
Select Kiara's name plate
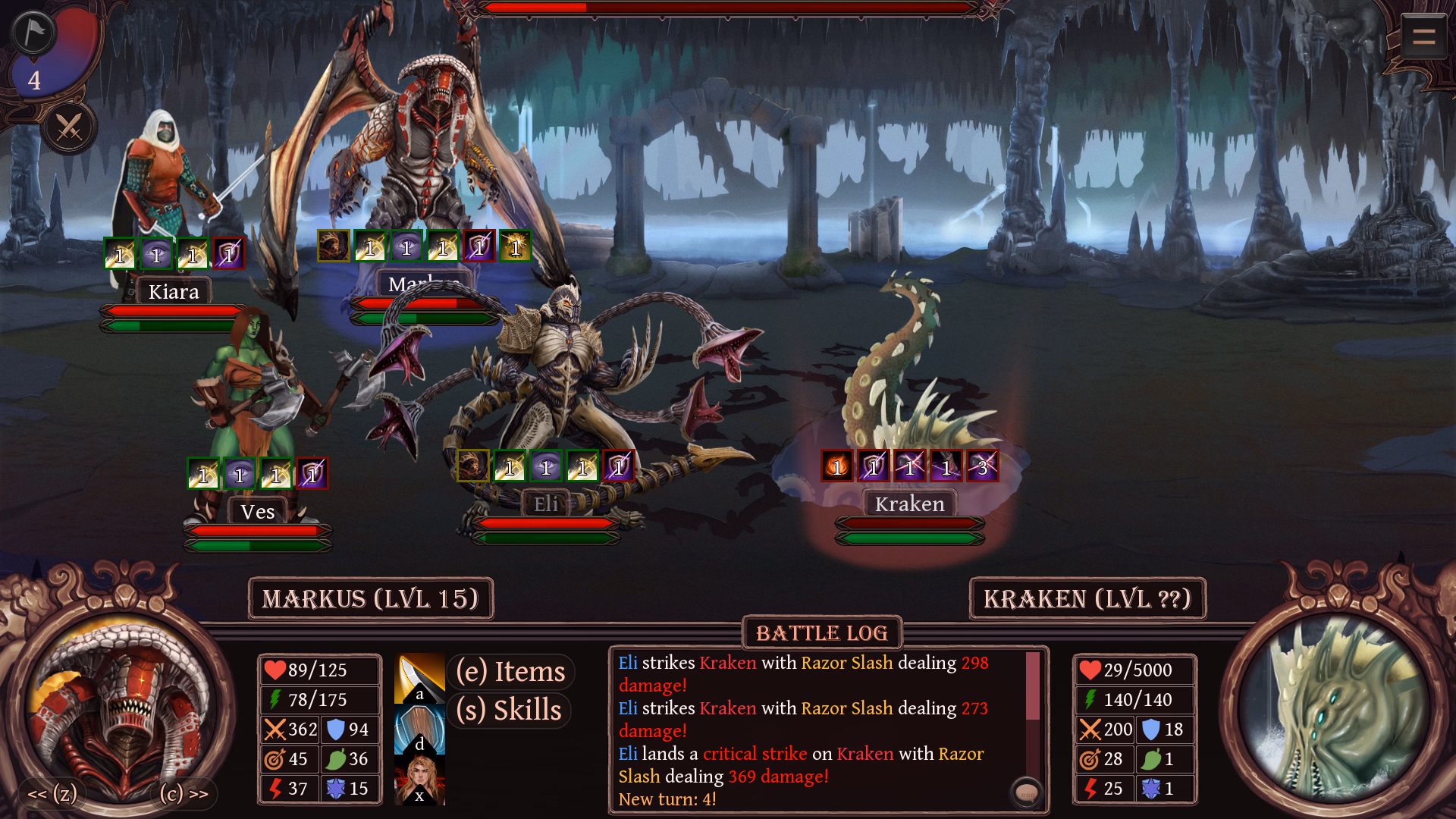point(174,292)
